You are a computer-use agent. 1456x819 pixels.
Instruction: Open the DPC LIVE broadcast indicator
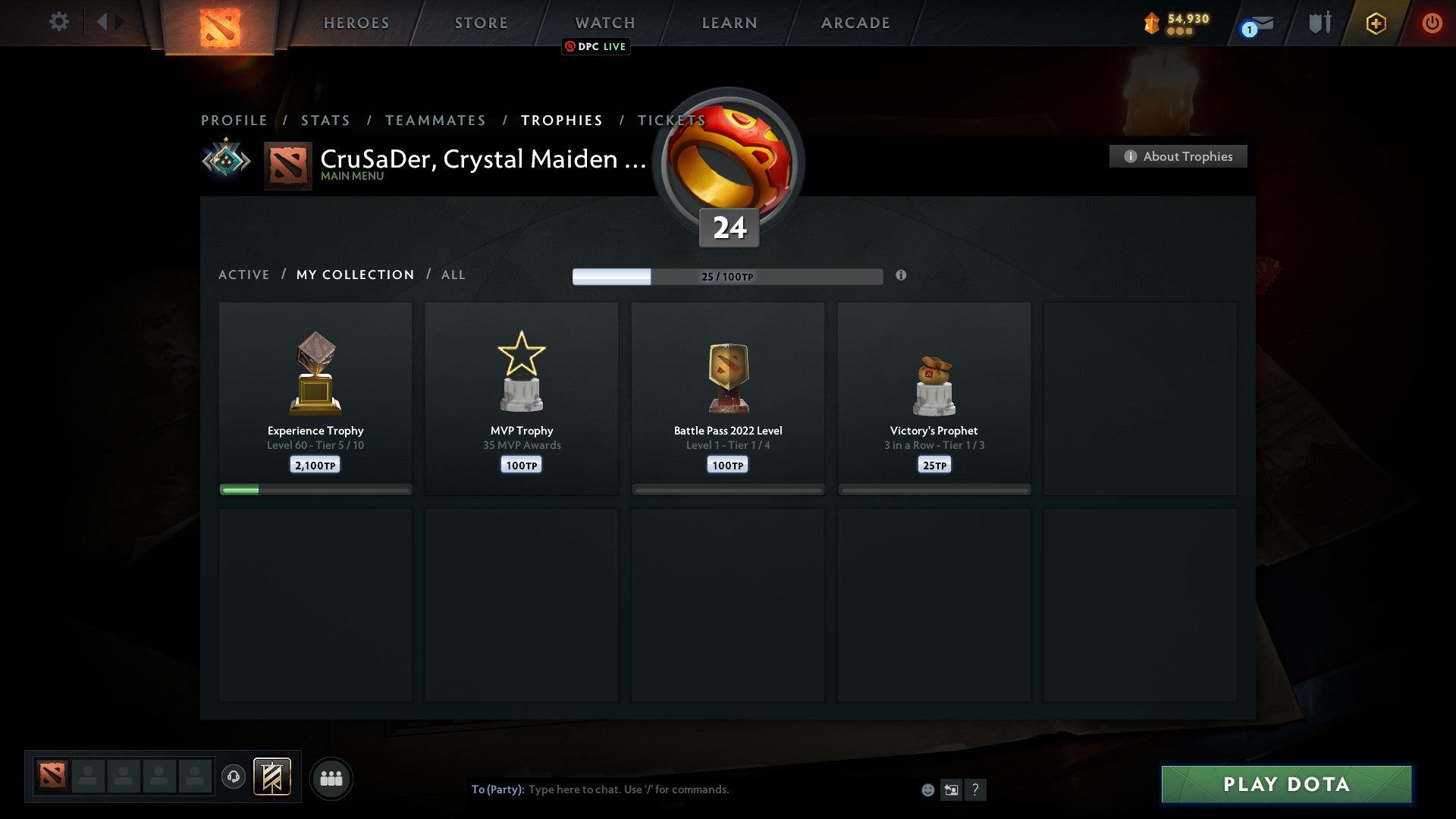[x=595, y=46]
